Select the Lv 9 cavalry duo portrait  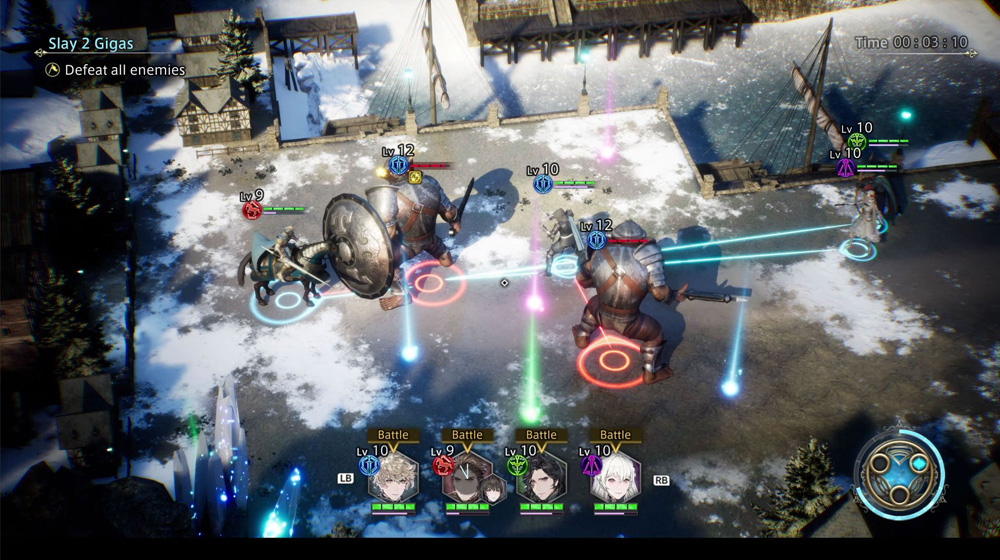point(467,479)
